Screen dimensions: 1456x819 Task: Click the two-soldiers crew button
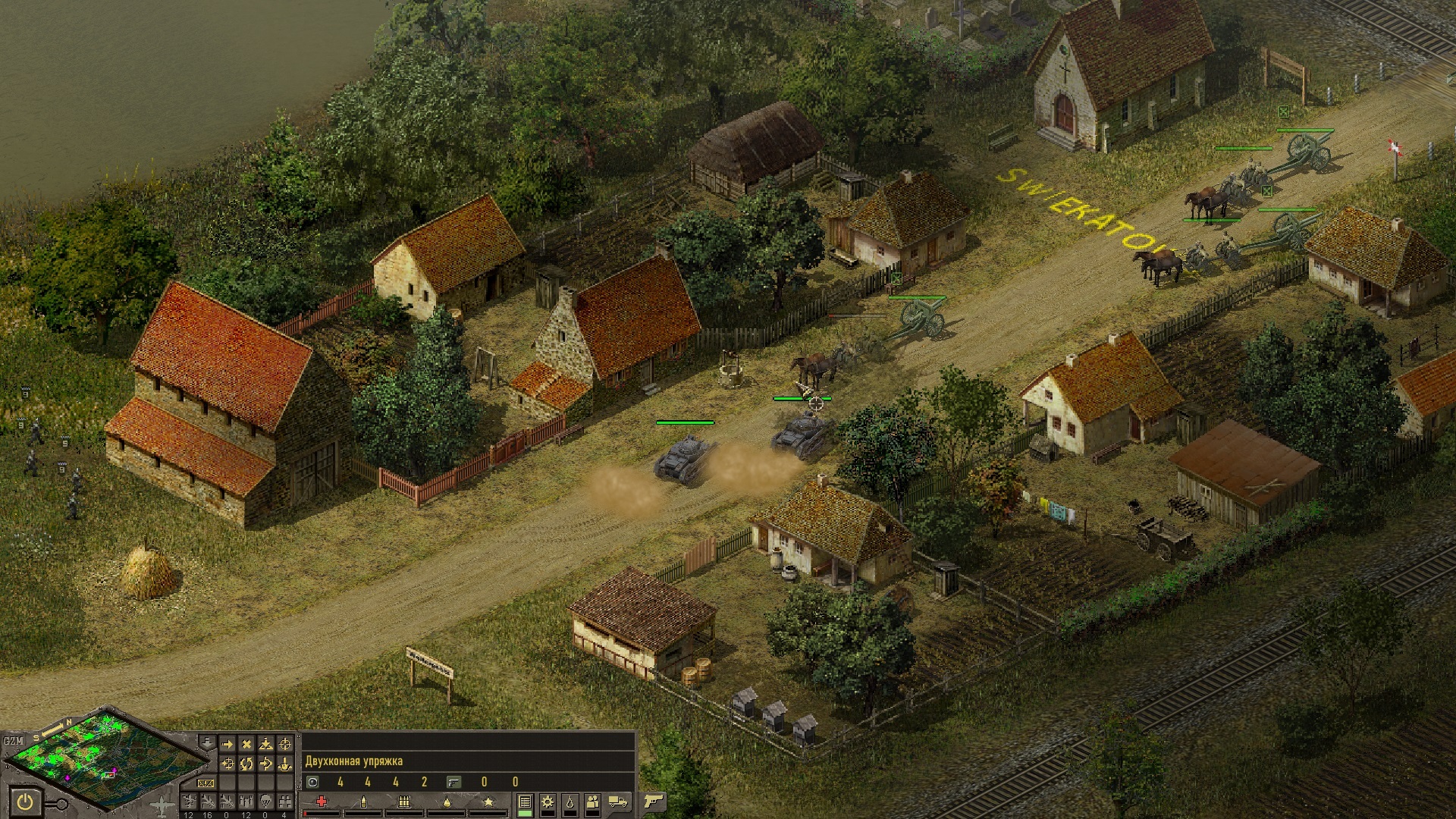592,802
